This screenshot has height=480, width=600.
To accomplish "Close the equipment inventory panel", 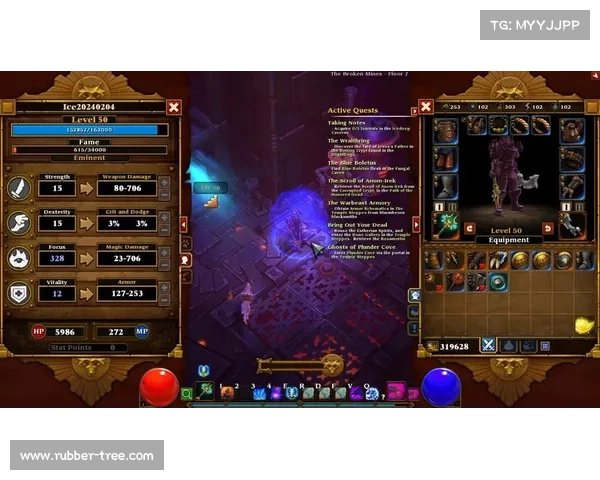I will [x=425, y=107].
